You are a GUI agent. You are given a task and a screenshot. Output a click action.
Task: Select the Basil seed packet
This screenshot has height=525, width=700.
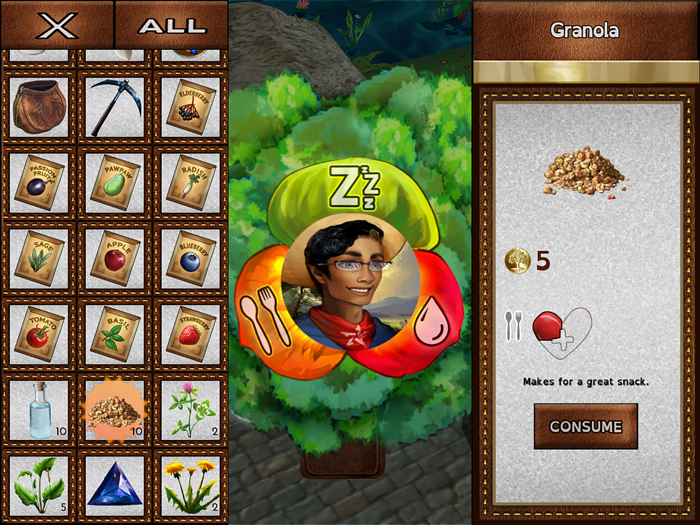114,332
